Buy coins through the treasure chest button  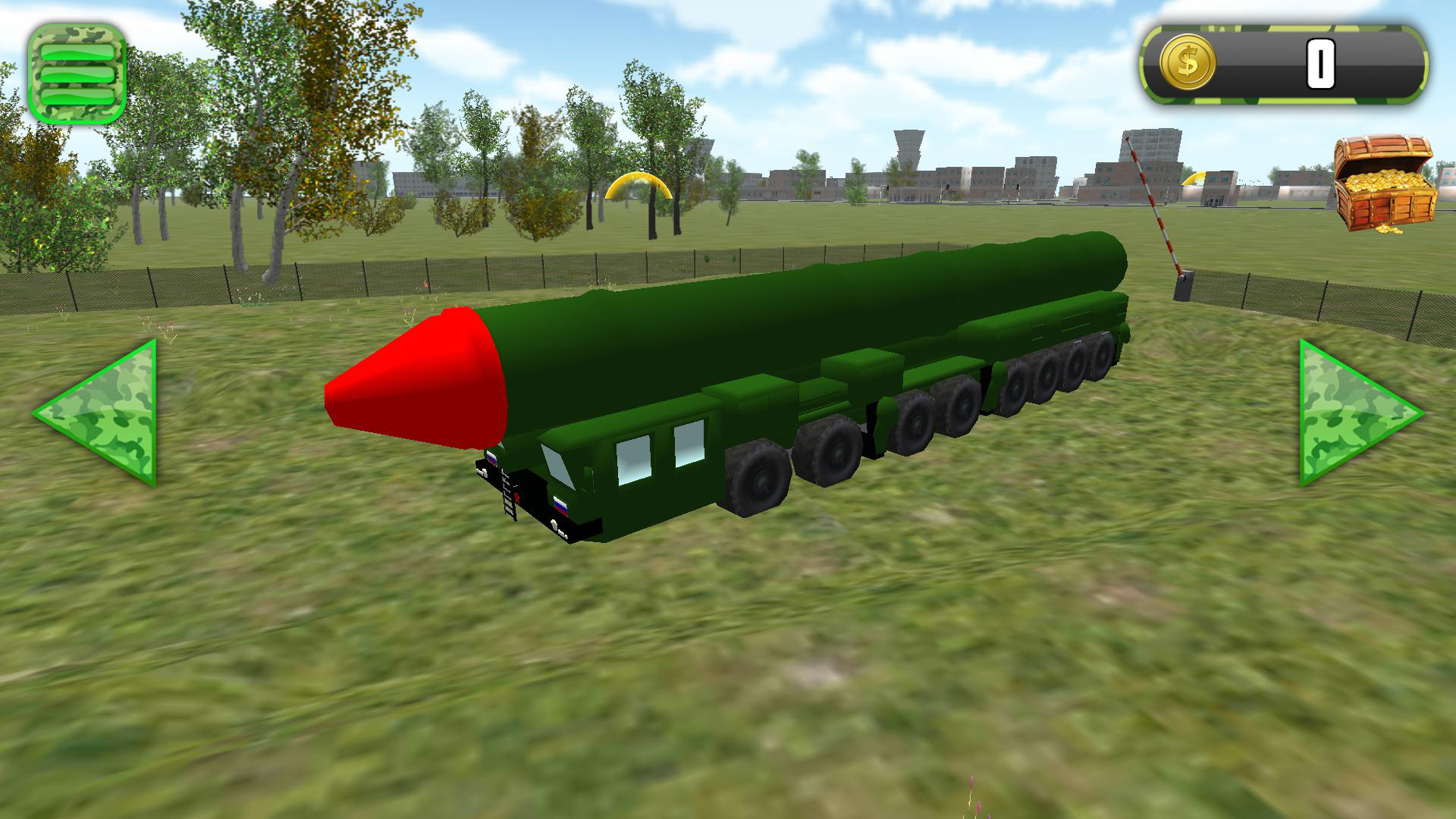tap(1384, 182)
